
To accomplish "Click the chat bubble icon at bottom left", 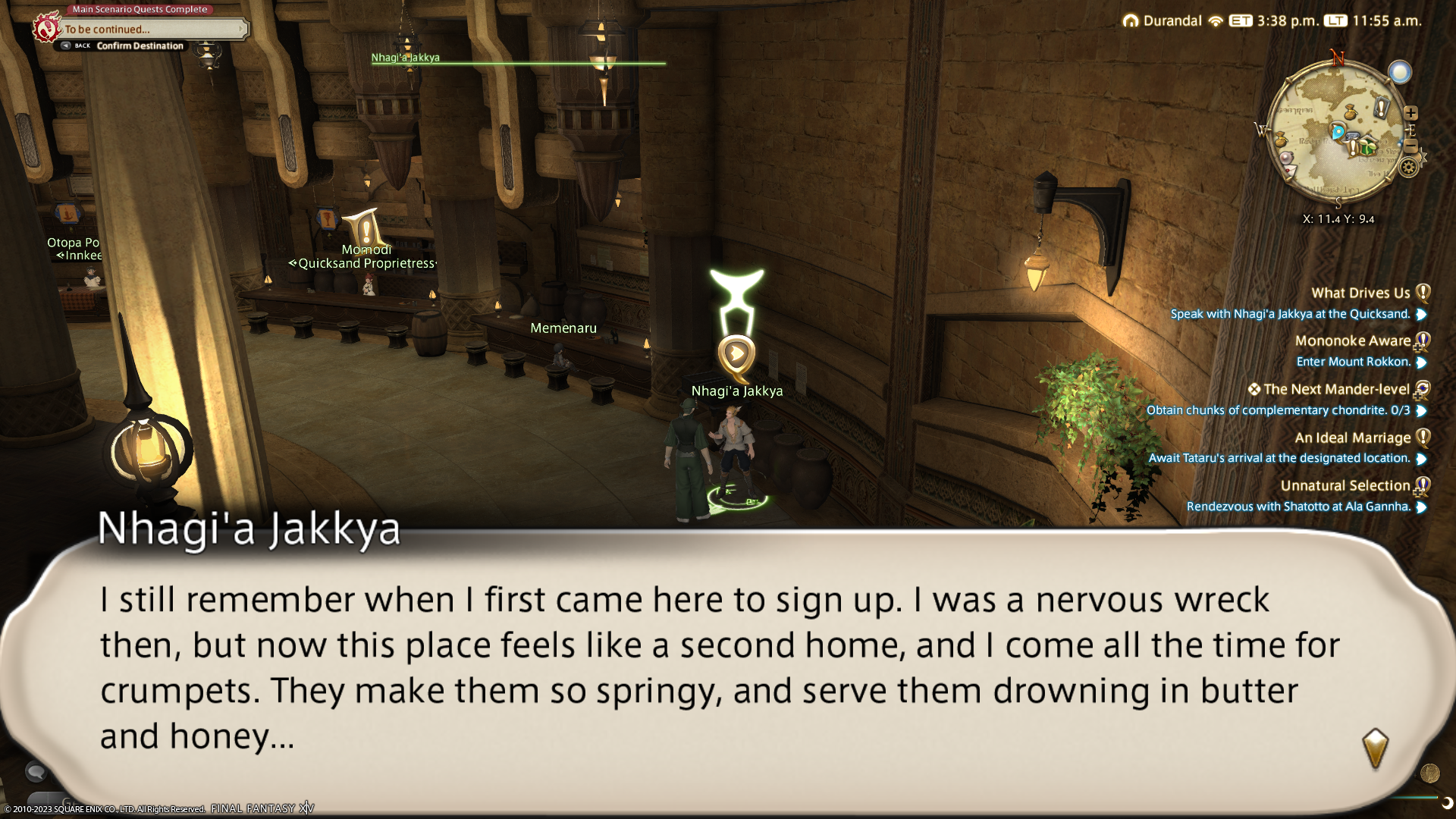I will (36, 772).
